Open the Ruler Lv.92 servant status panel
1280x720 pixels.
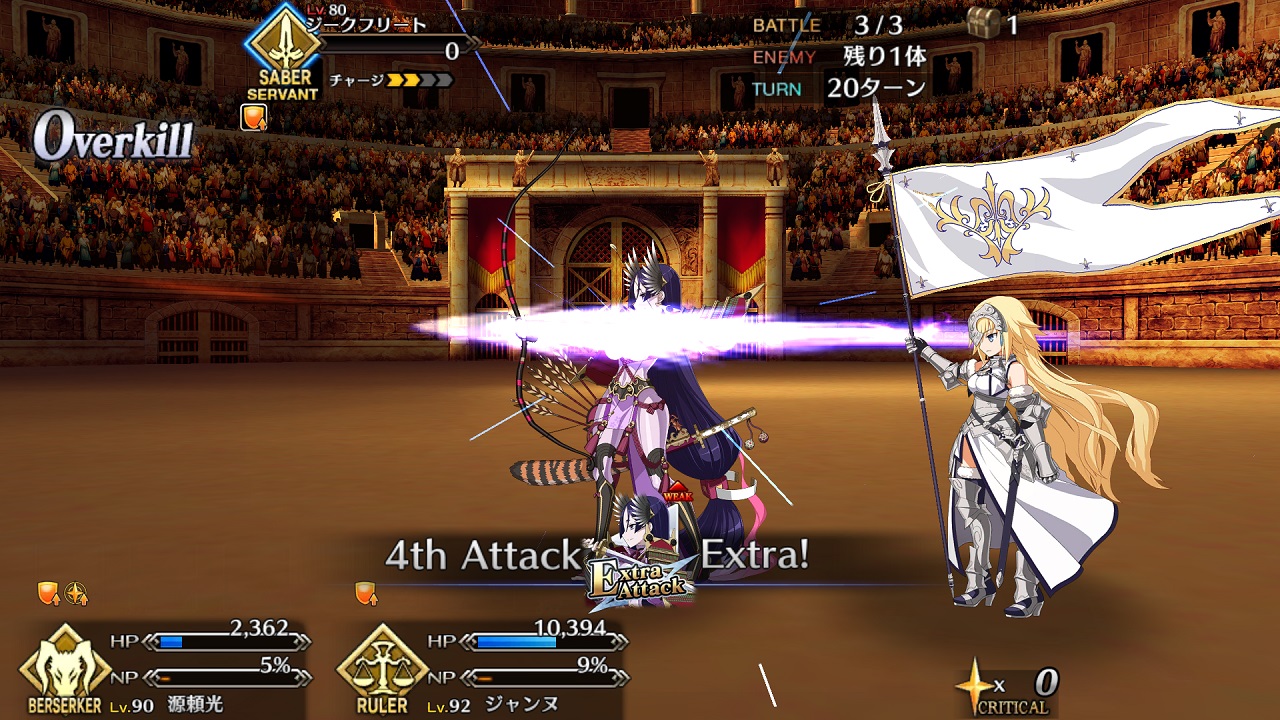pyautogui.click(x=382, y=664)
